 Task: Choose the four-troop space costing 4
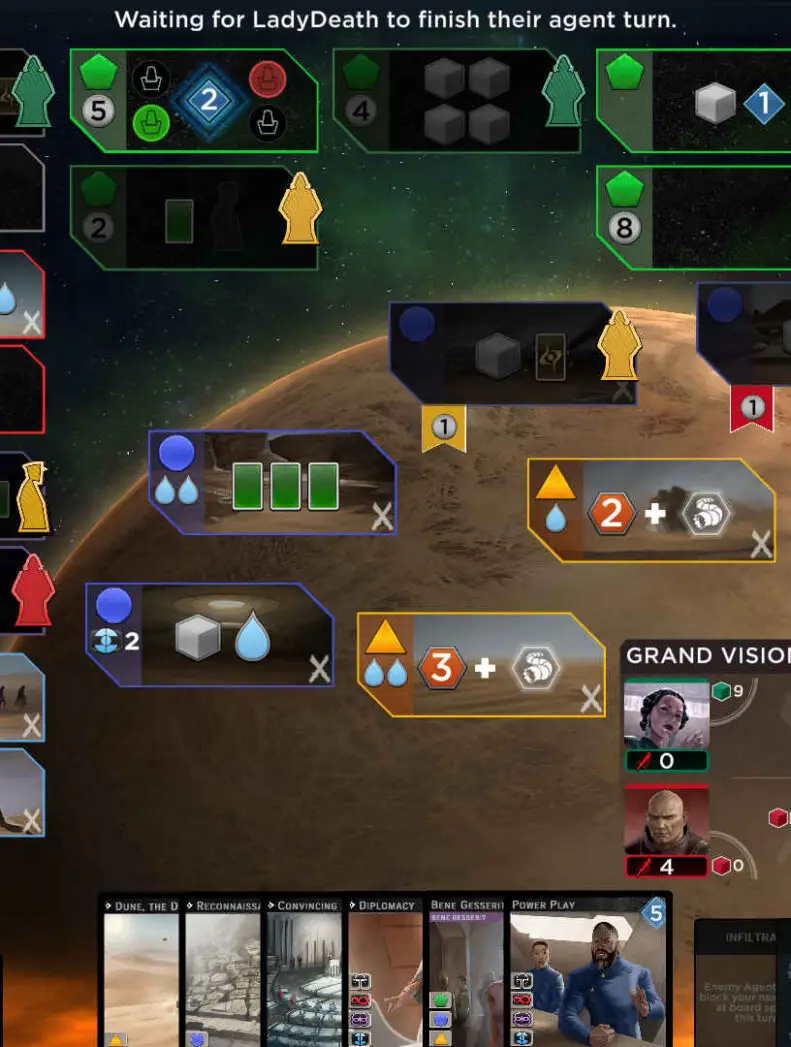tap(457, 100)
